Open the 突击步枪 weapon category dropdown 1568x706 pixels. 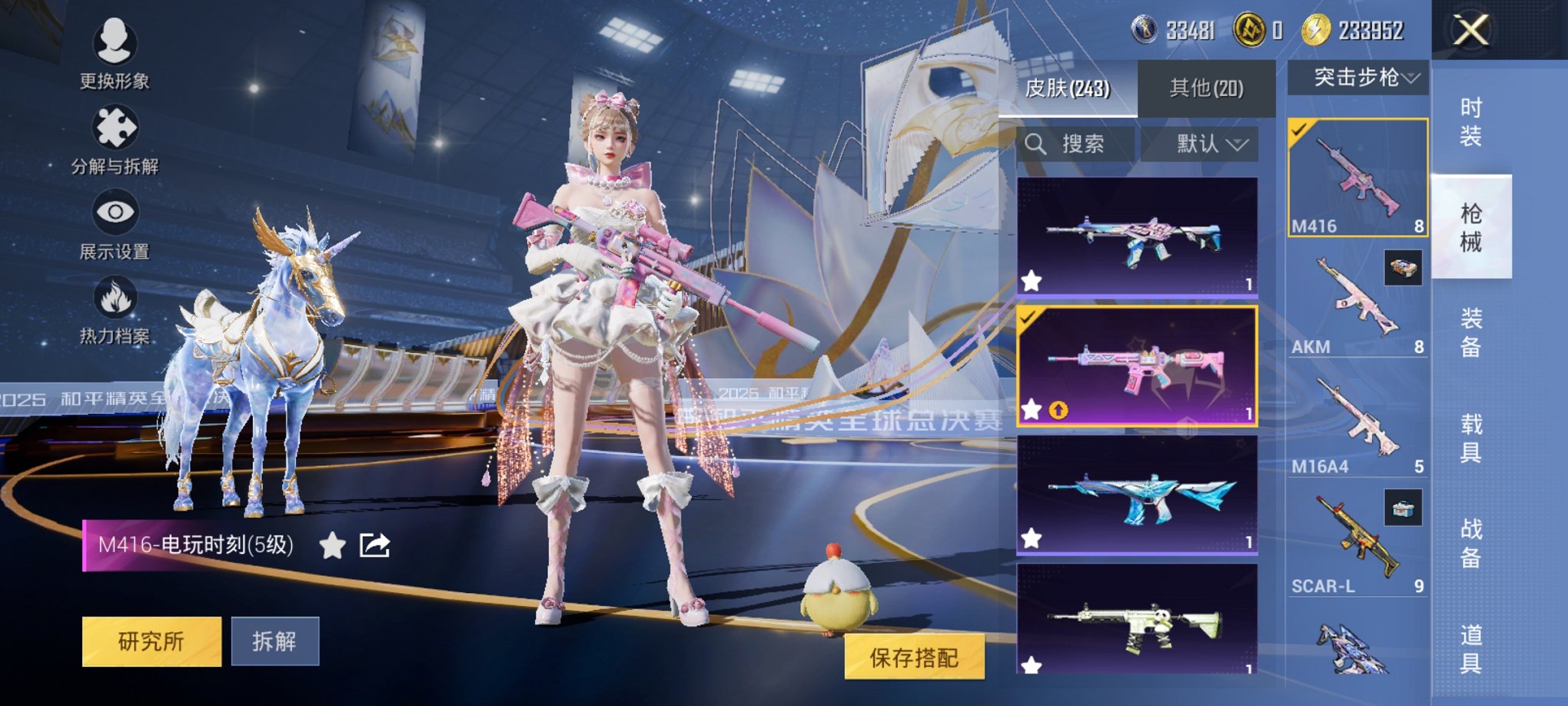[1360, 78]
